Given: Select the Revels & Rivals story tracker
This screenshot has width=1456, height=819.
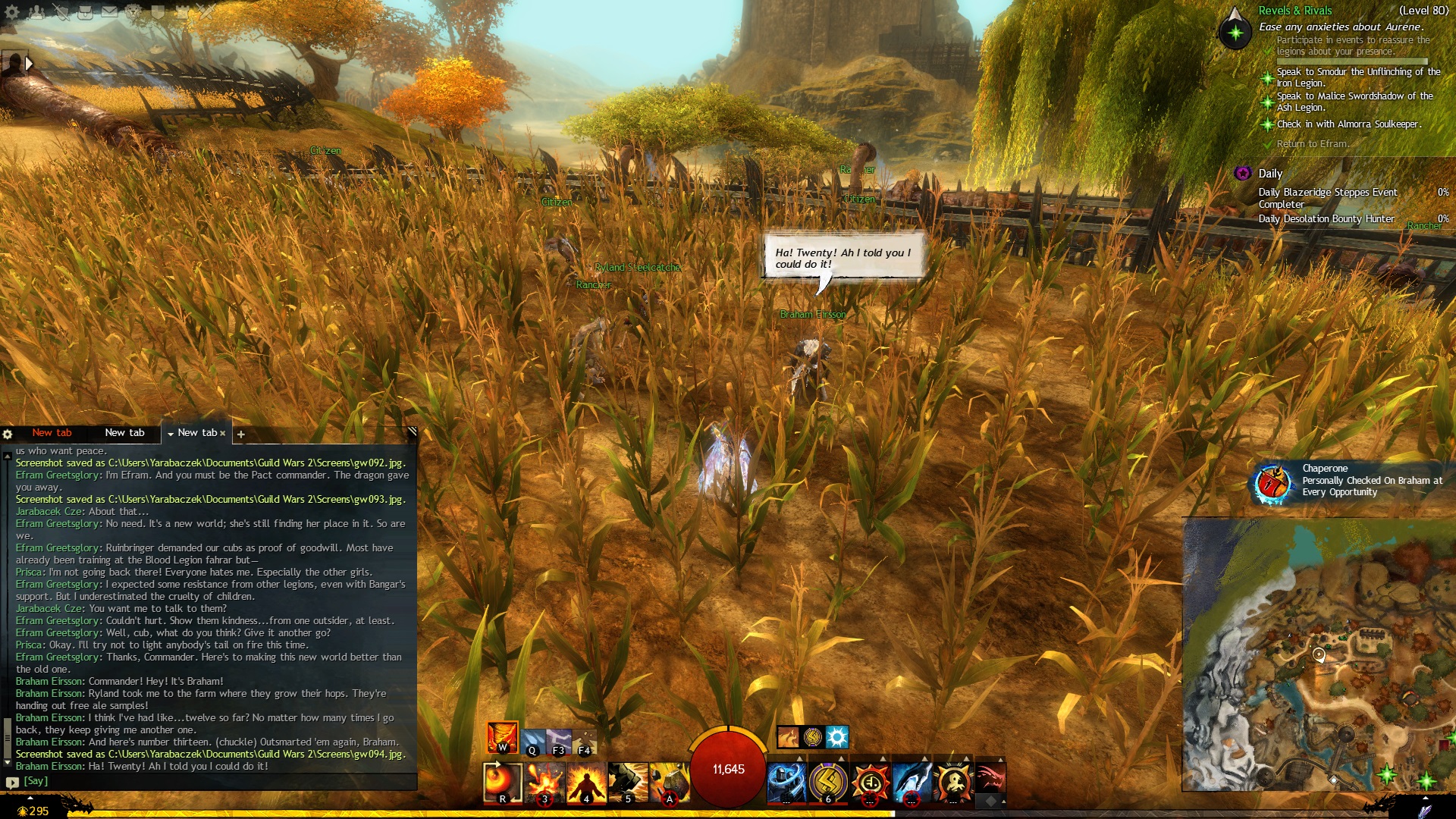Looking at the screenshot, I should (x=1294, y=11).
